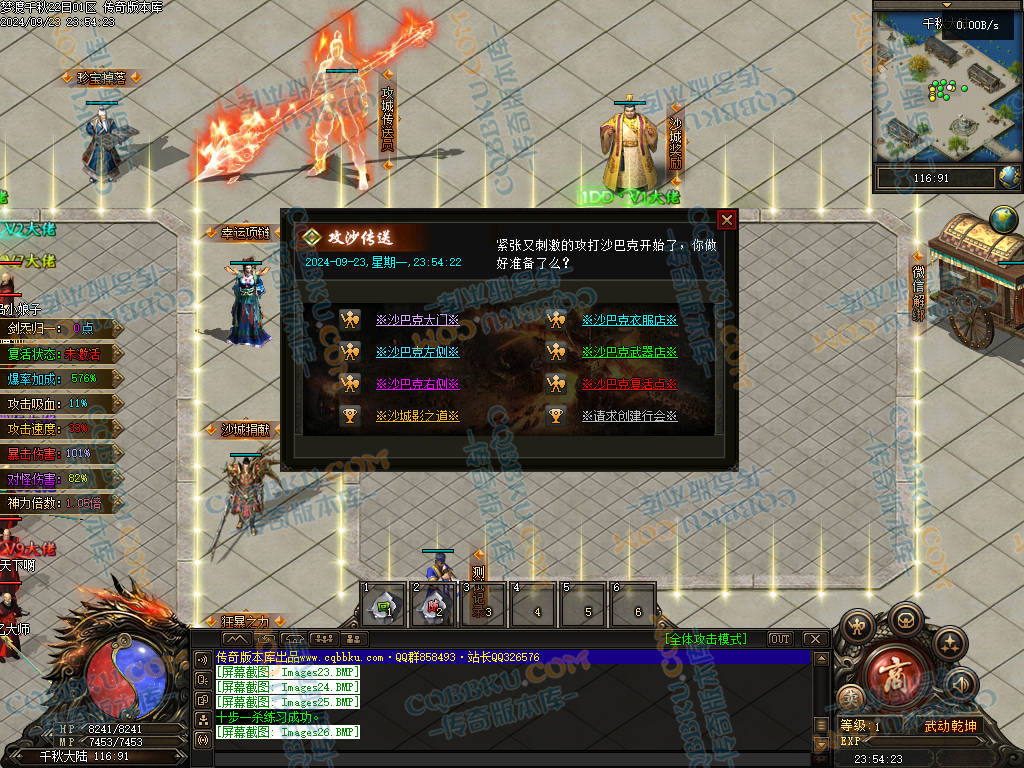Click the 卖 sell button
1024x768 pixels.
tap(850, 700)
